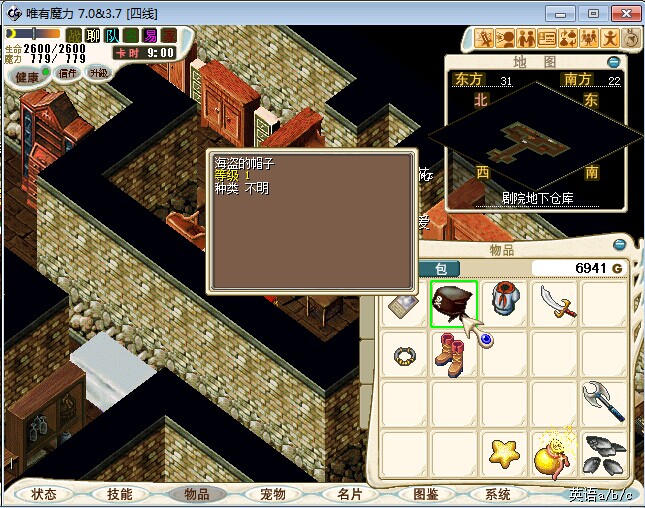Open the 信件 mail button
Viewport: 645px width, 508px height.
click(x=68, y=73)
